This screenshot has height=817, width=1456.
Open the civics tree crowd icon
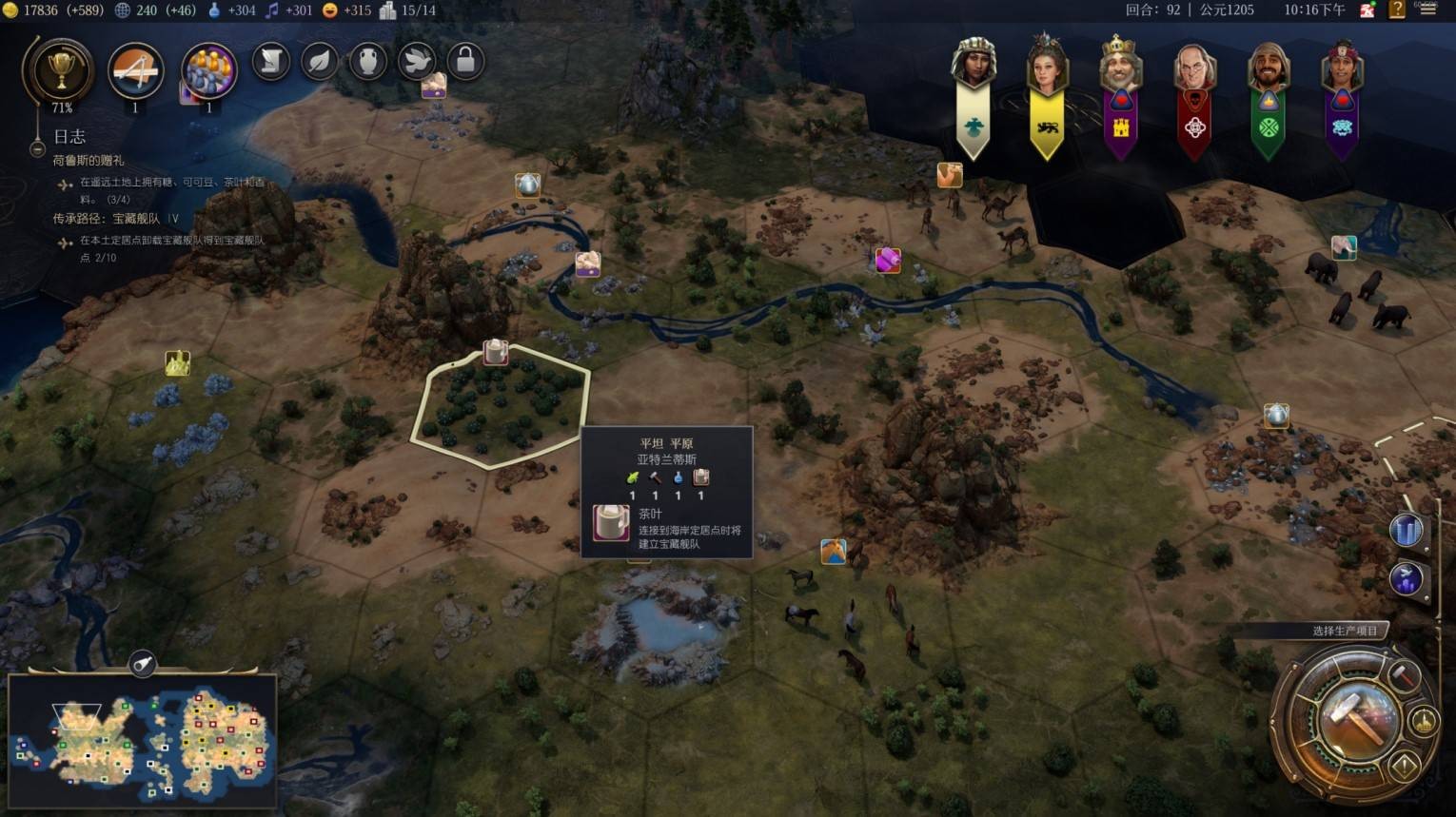tap(208, 71)
